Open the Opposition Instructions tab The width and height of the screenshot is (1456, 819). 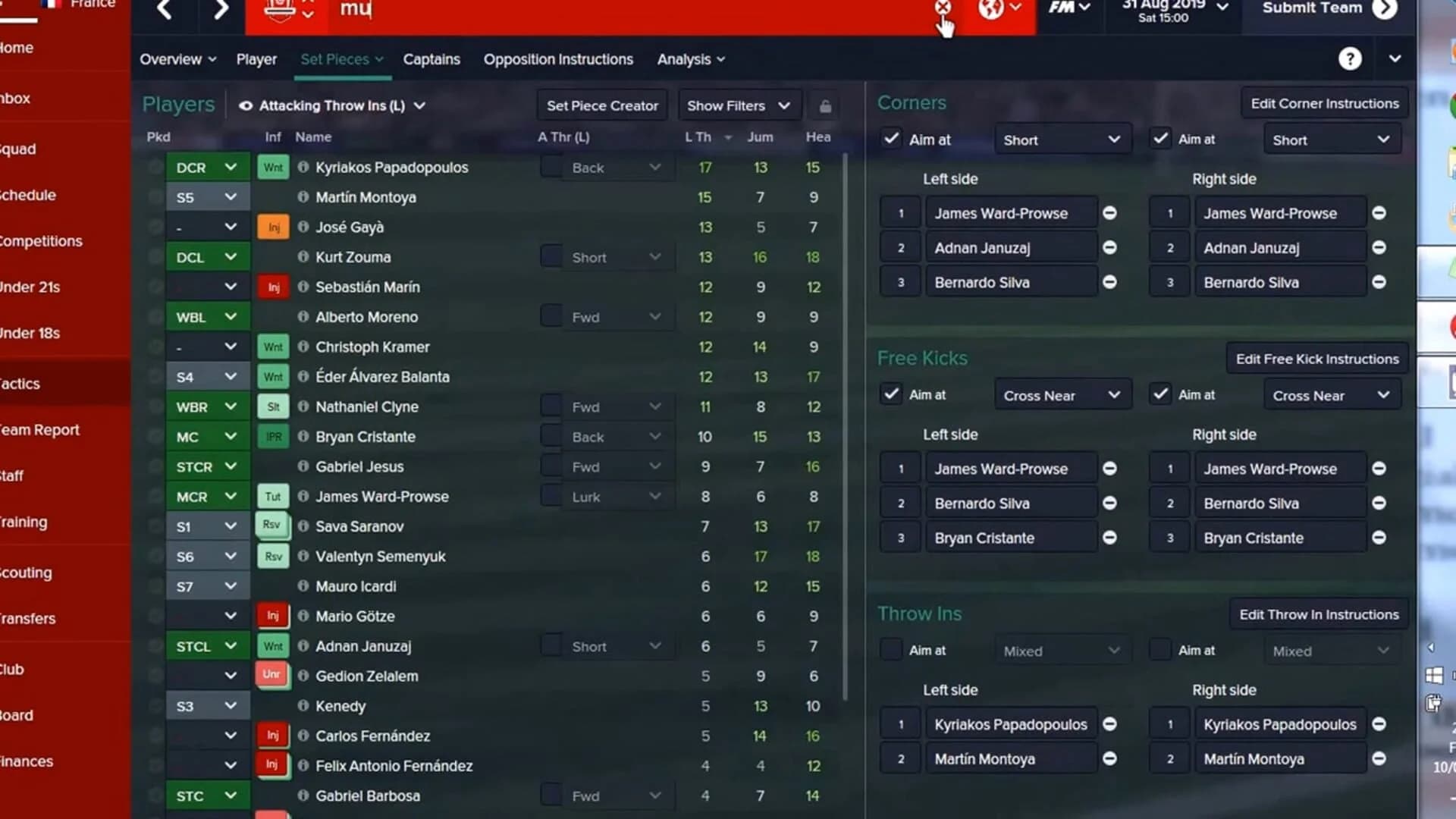(x=558, y=59)
